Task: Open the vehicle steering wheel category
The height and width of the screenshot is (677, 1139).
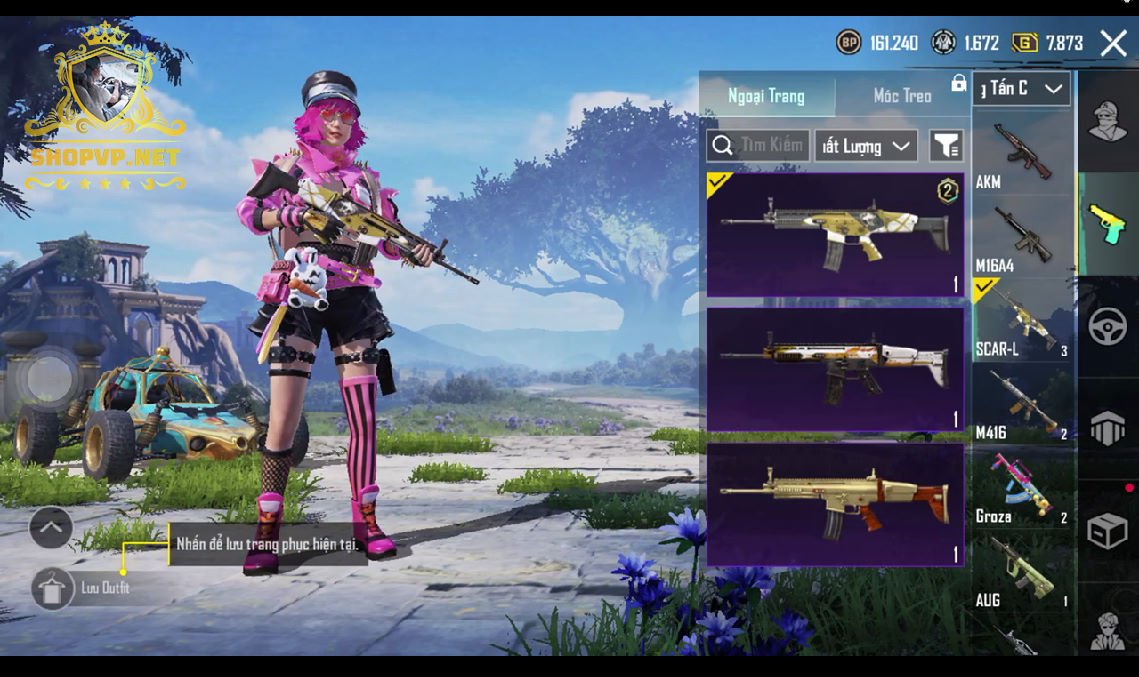Action: click(1108, 326)
